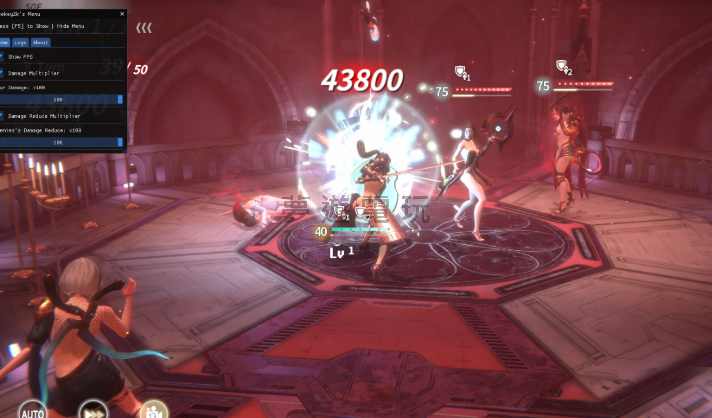
Task: Switch to the Logs tab
Action: pyautogui.click(x=21, y=43)
